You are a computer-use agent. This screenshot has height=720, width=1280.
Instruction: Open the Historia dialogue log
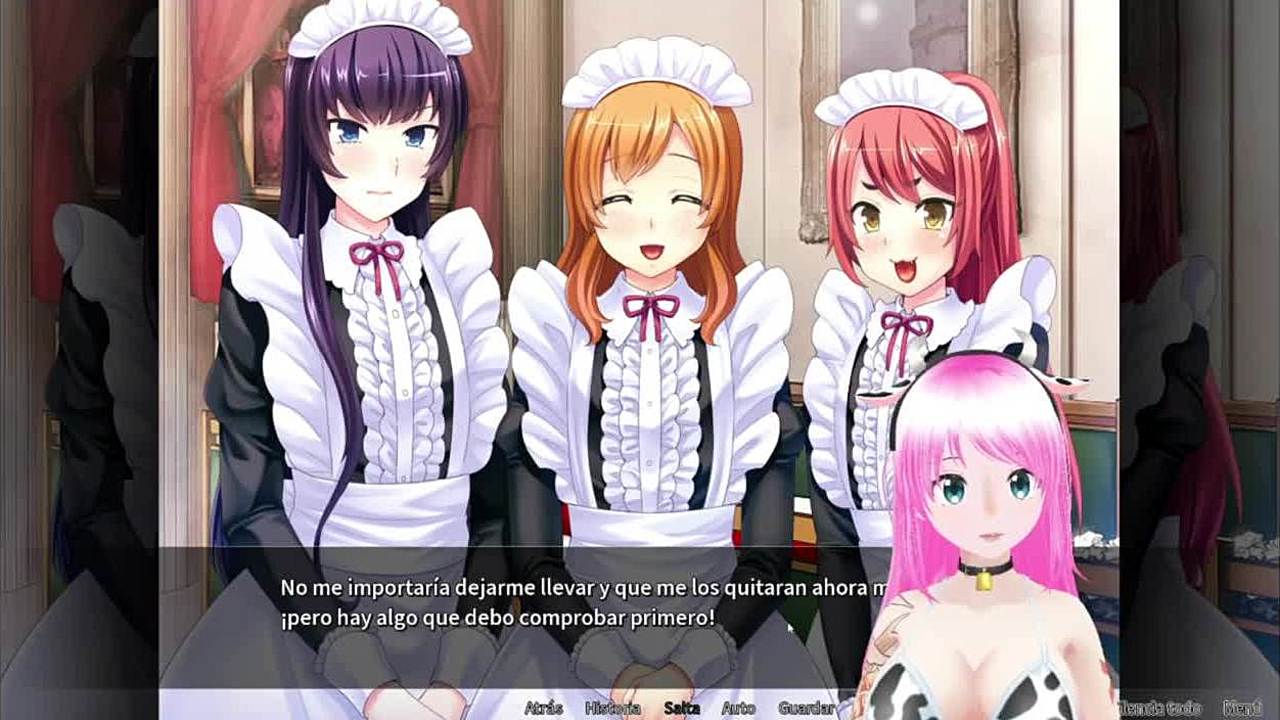pyautogui.click(x=612, y=708)
